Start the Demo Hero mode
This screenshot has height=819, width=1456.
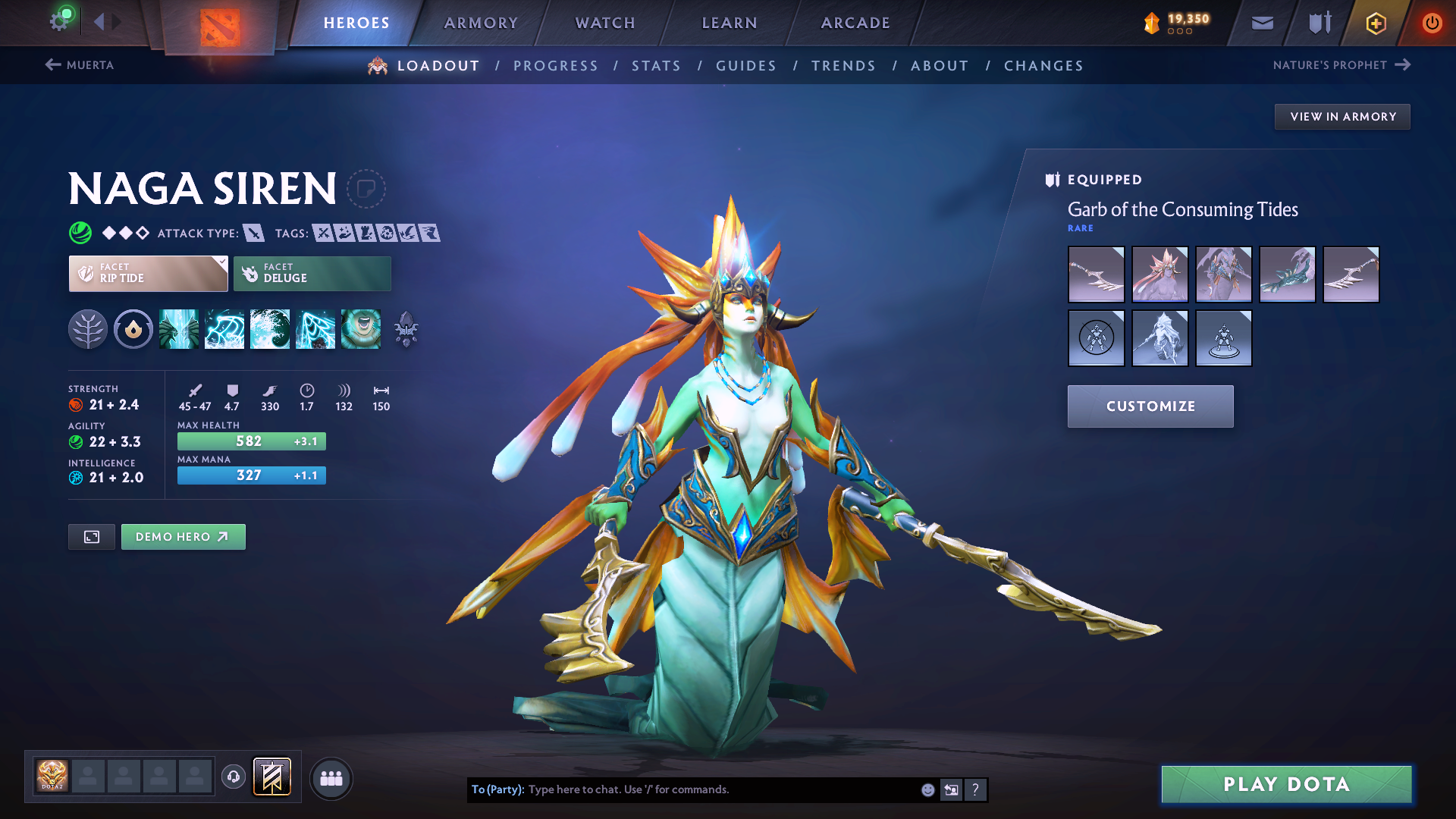(x=183, y=537)
